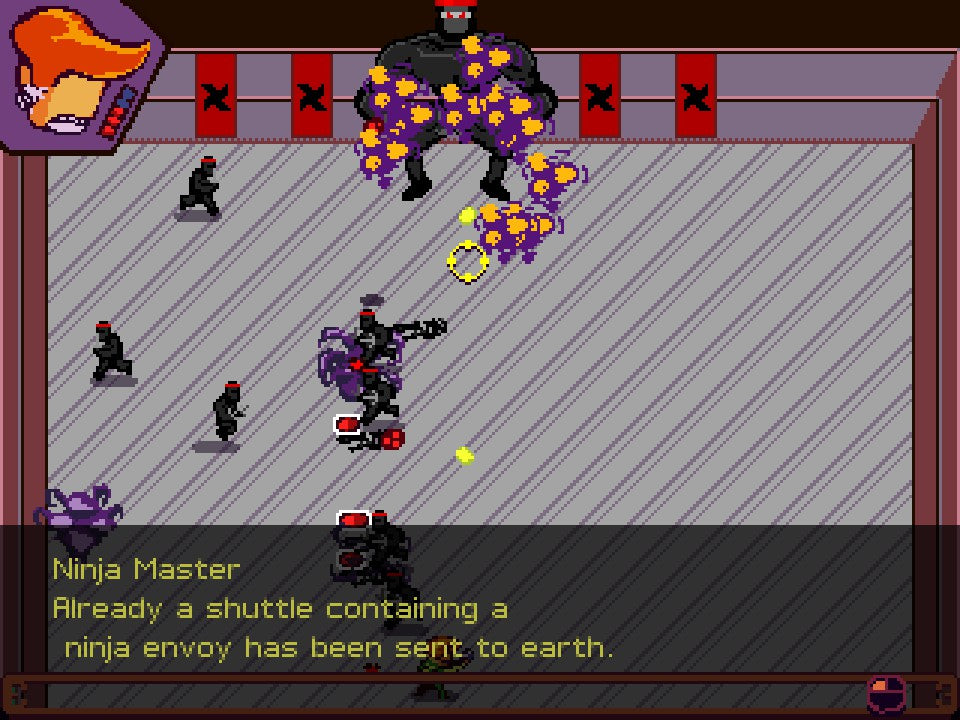
Task: Select the round icon on the bottom bar
Action: pyautogui.click(x=884, y=692)
